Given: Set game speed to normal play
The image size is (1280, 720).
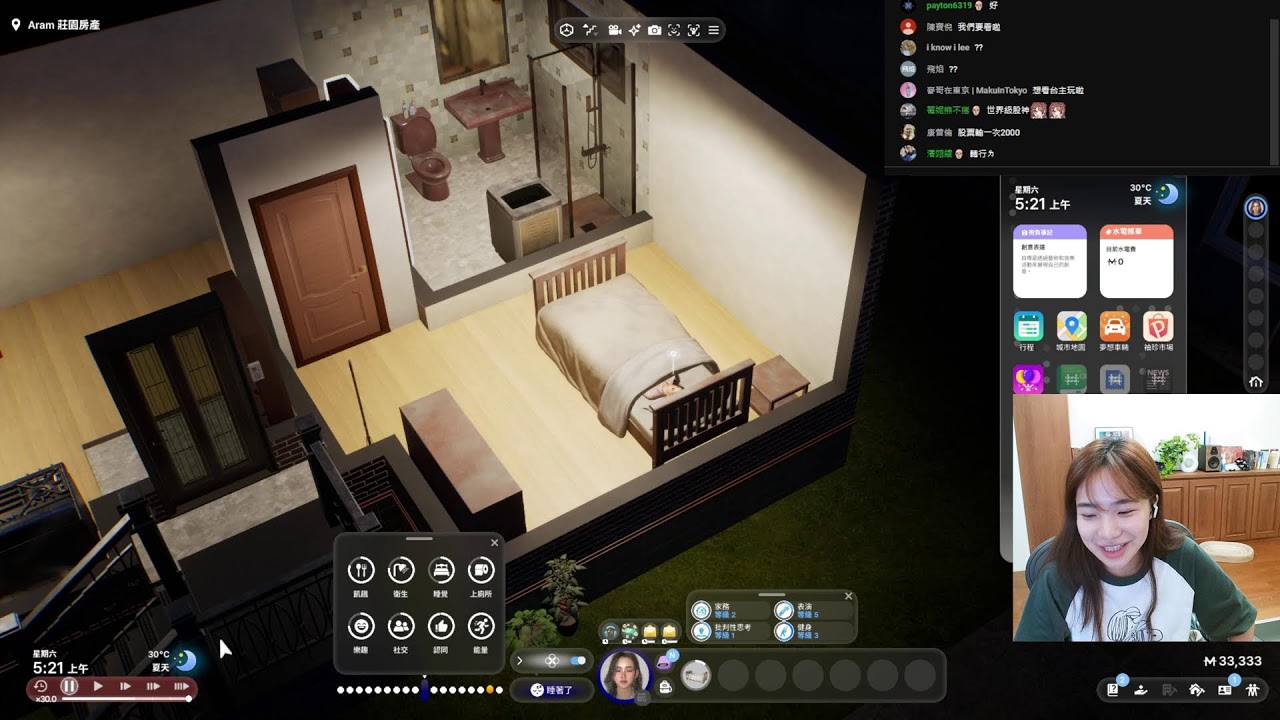Looking at the screenshot, I should pyautogui.click(x=98, y=687).
